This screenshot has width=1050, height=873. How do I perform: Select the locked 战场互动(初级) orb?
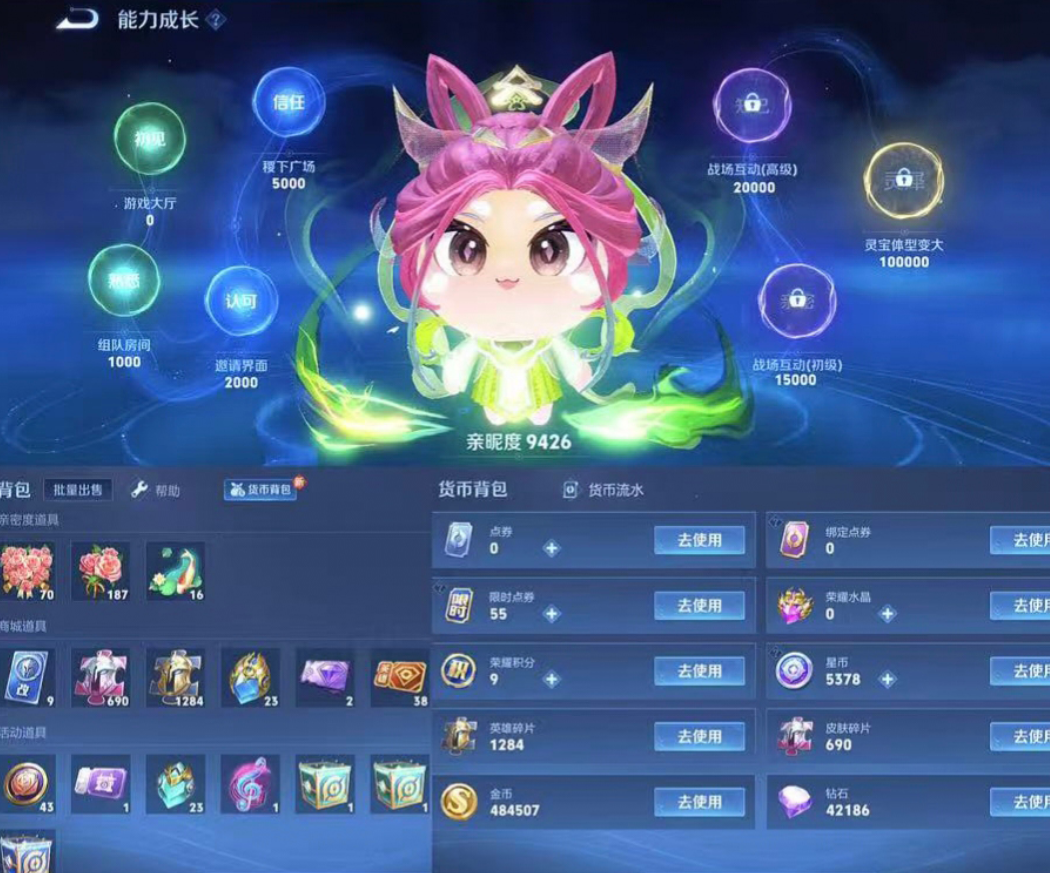click(x=797, y=300)
